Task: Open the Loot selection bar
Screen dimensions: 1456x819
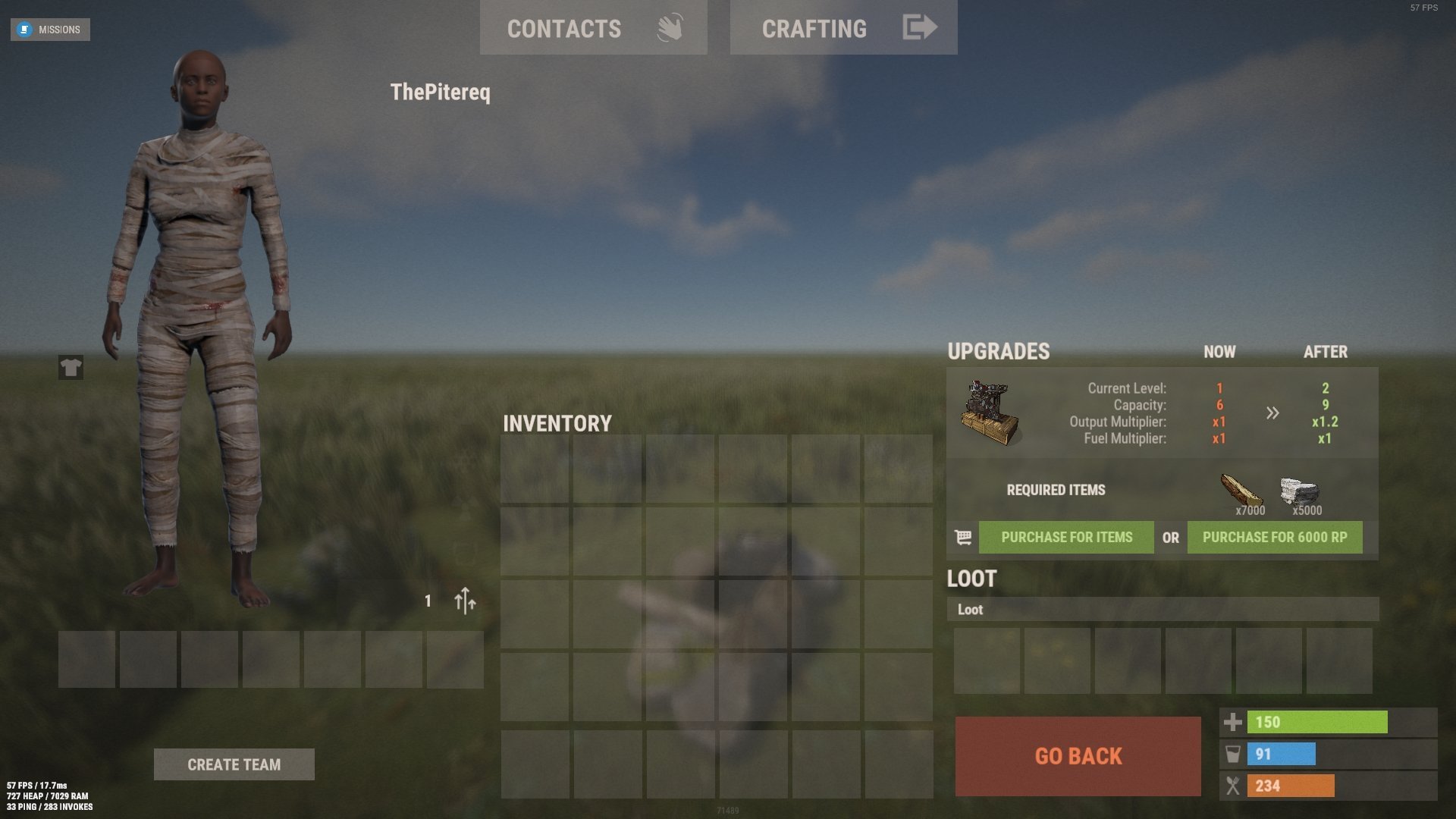Action: pyautogui.click(x=1163, y=609)
